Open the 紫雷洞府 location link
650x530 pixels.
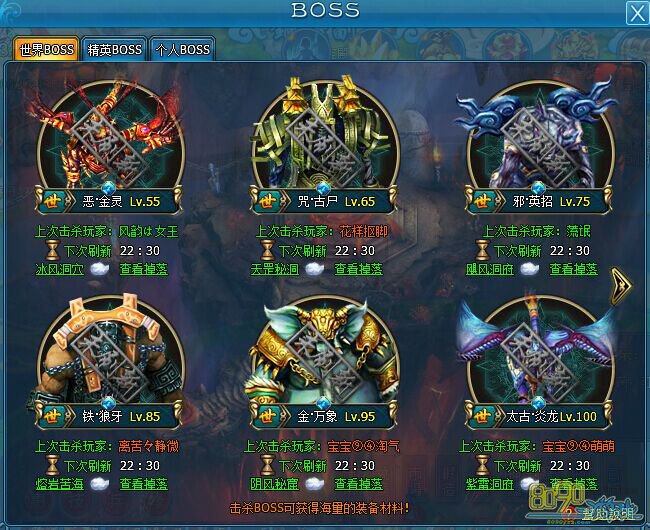pyautogui.click(x=488, y=484)
